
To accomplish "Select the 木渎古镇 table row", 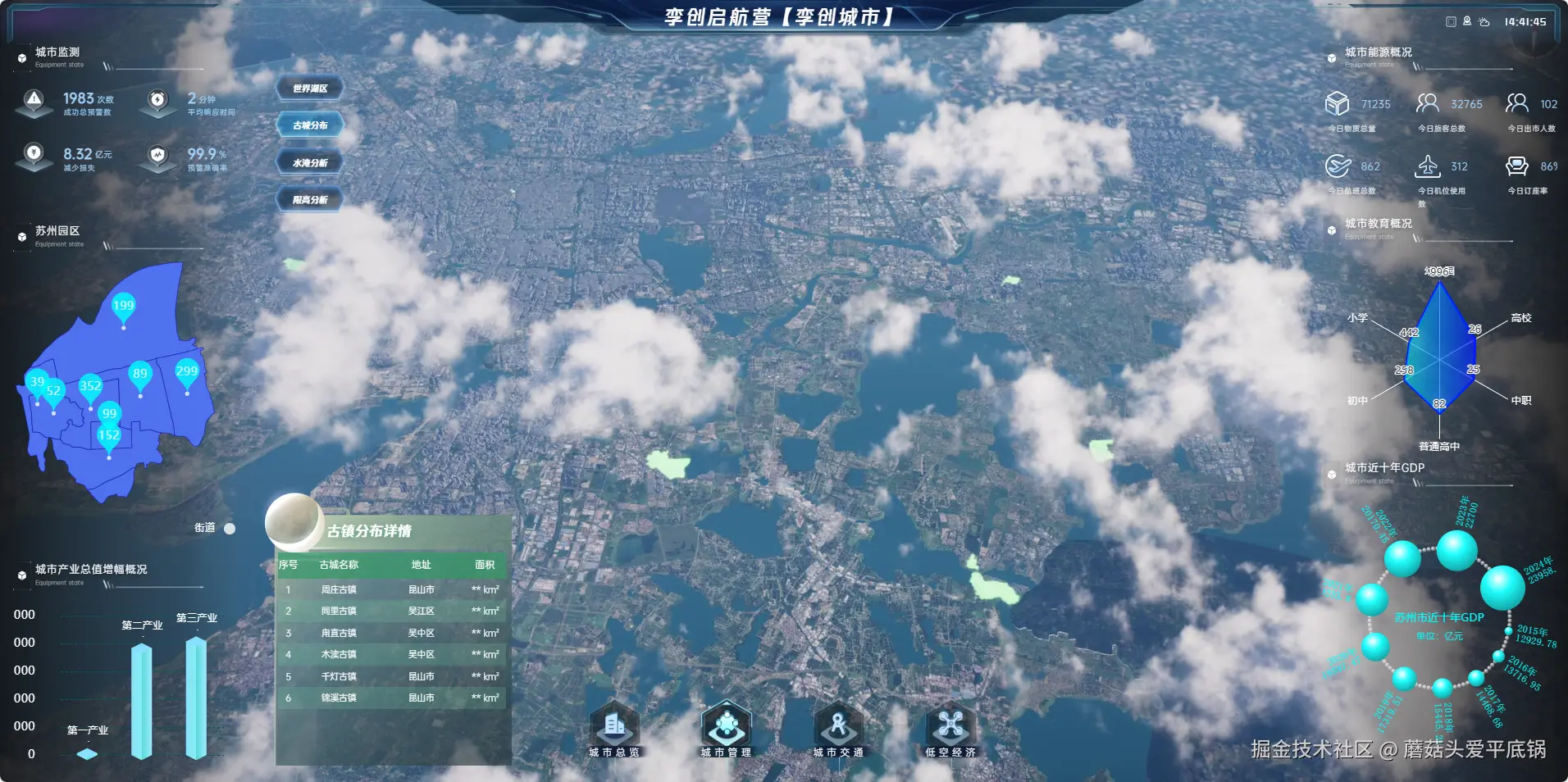I will tap(393, 654).
